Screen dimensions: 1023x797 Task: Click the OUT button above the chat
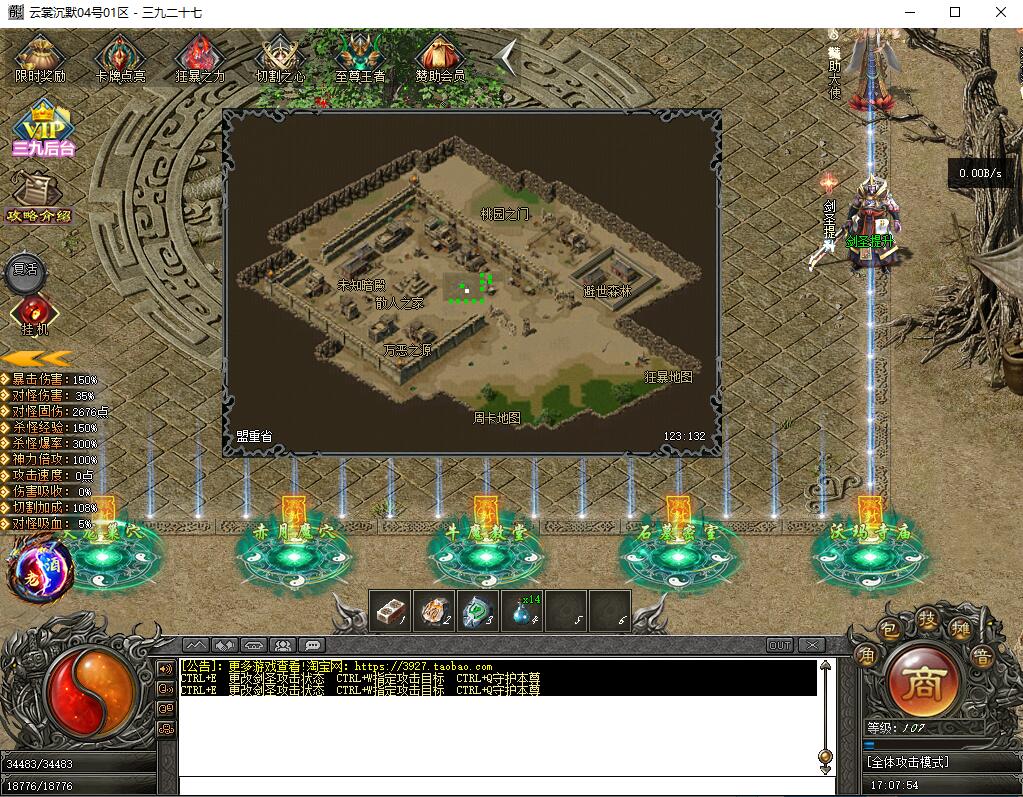[x=780, y=645]
